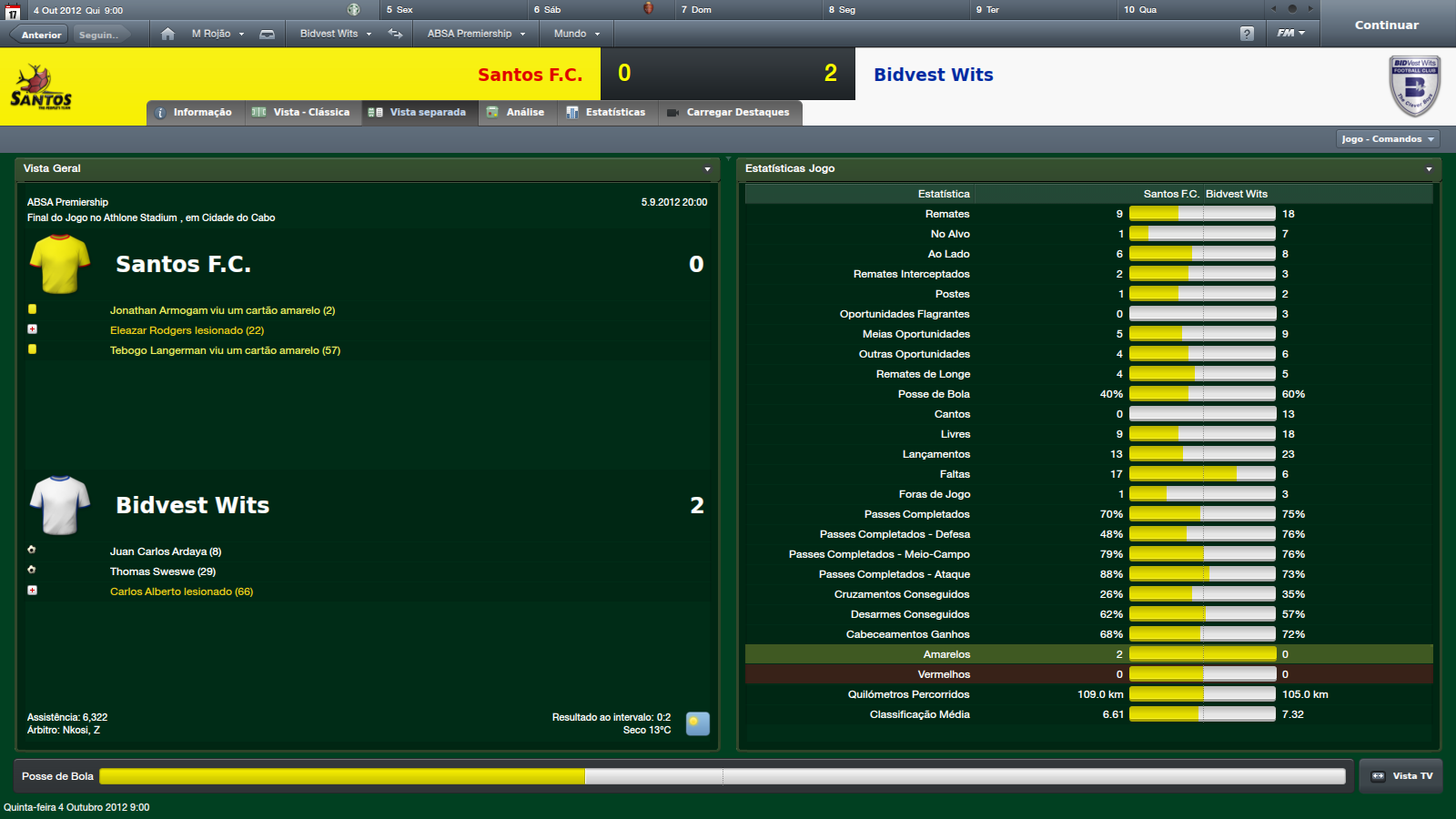Switch to the Informação tab
The height and width of the screenshot is (819, 1456).
pos(195,113)
